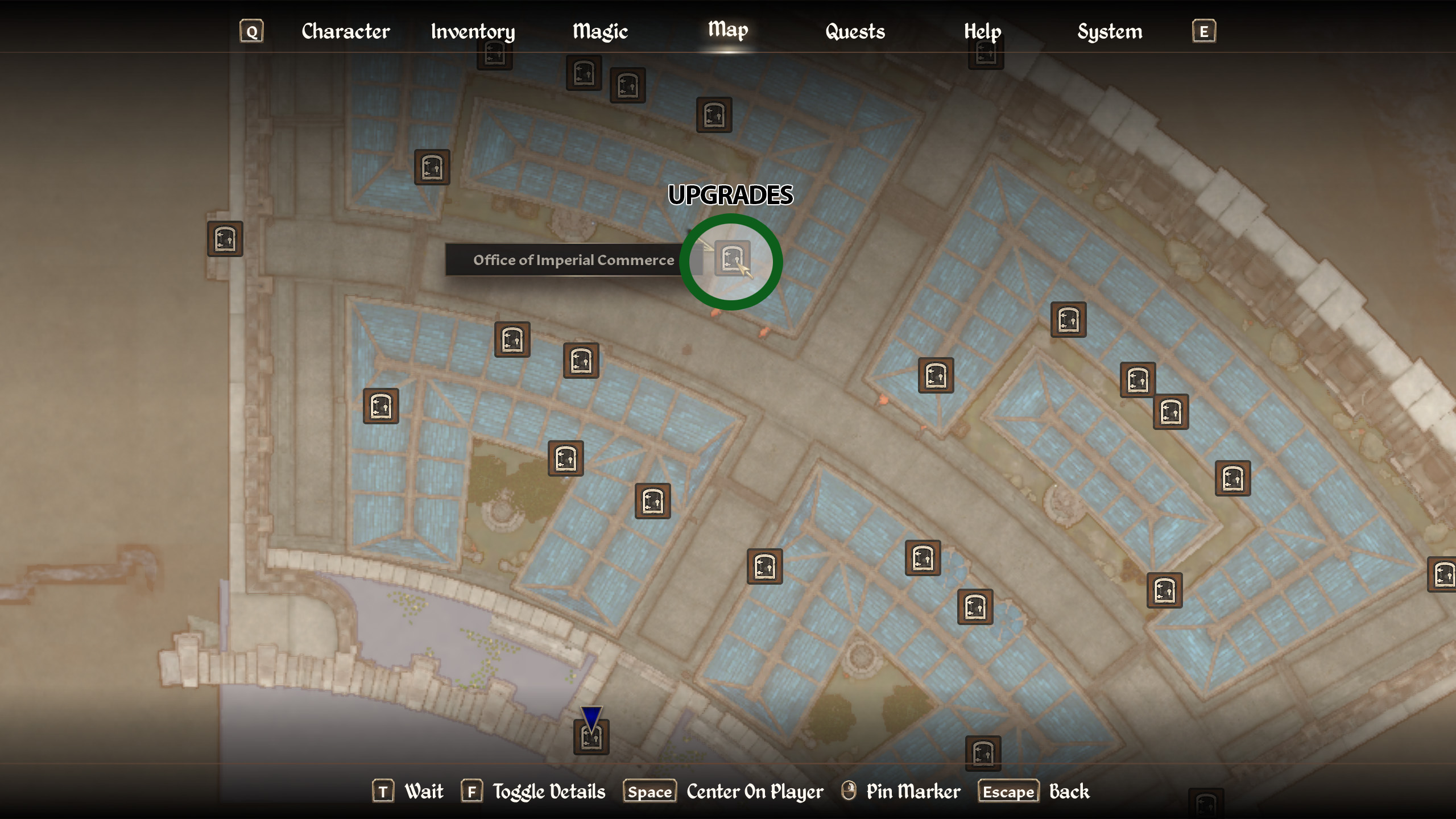
Task: Select the Q hotkey icon in top bar
Action: 252,31
